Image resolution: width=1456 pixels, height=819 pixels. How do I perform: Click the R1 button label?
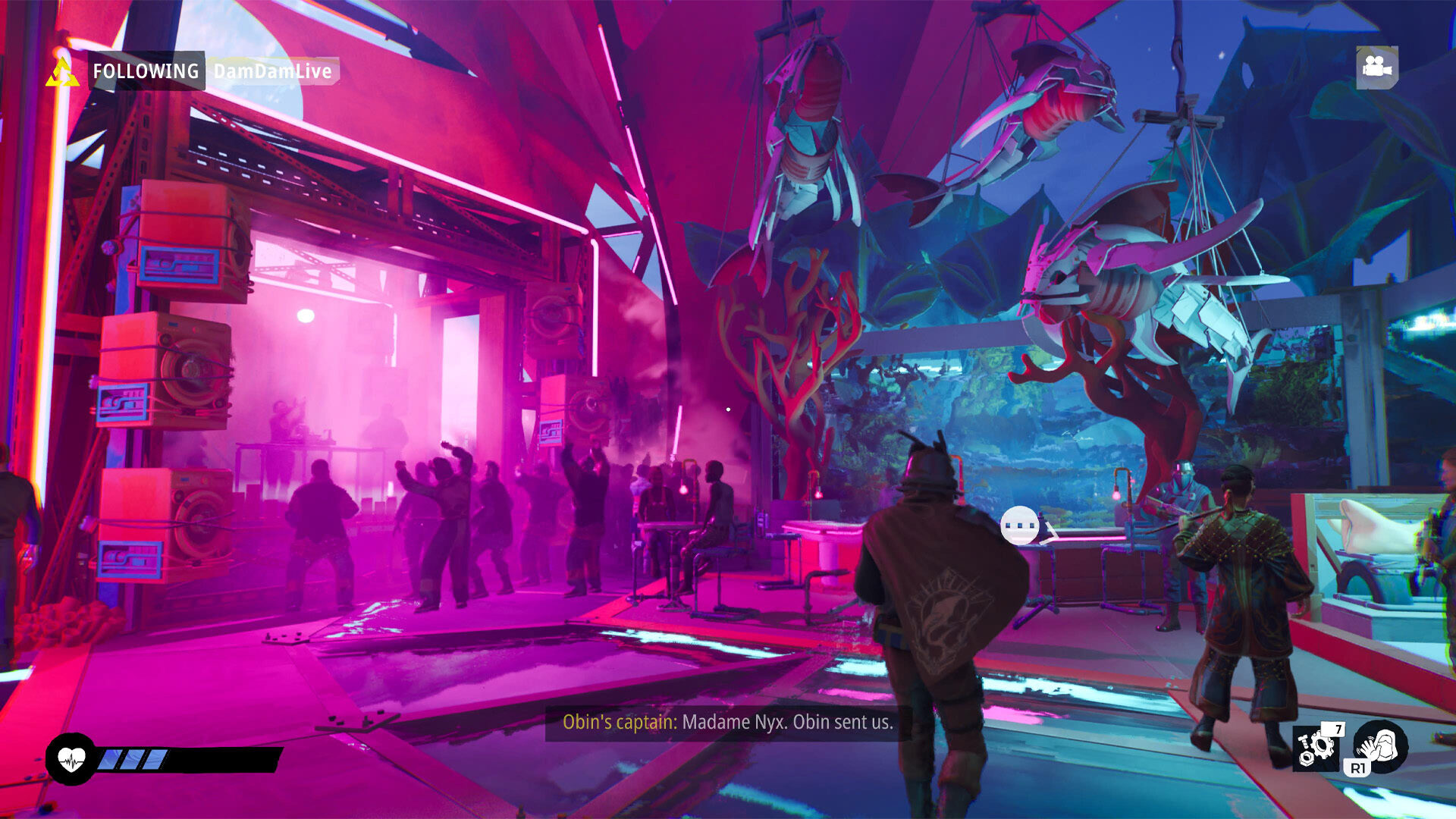click(1358, 767)
